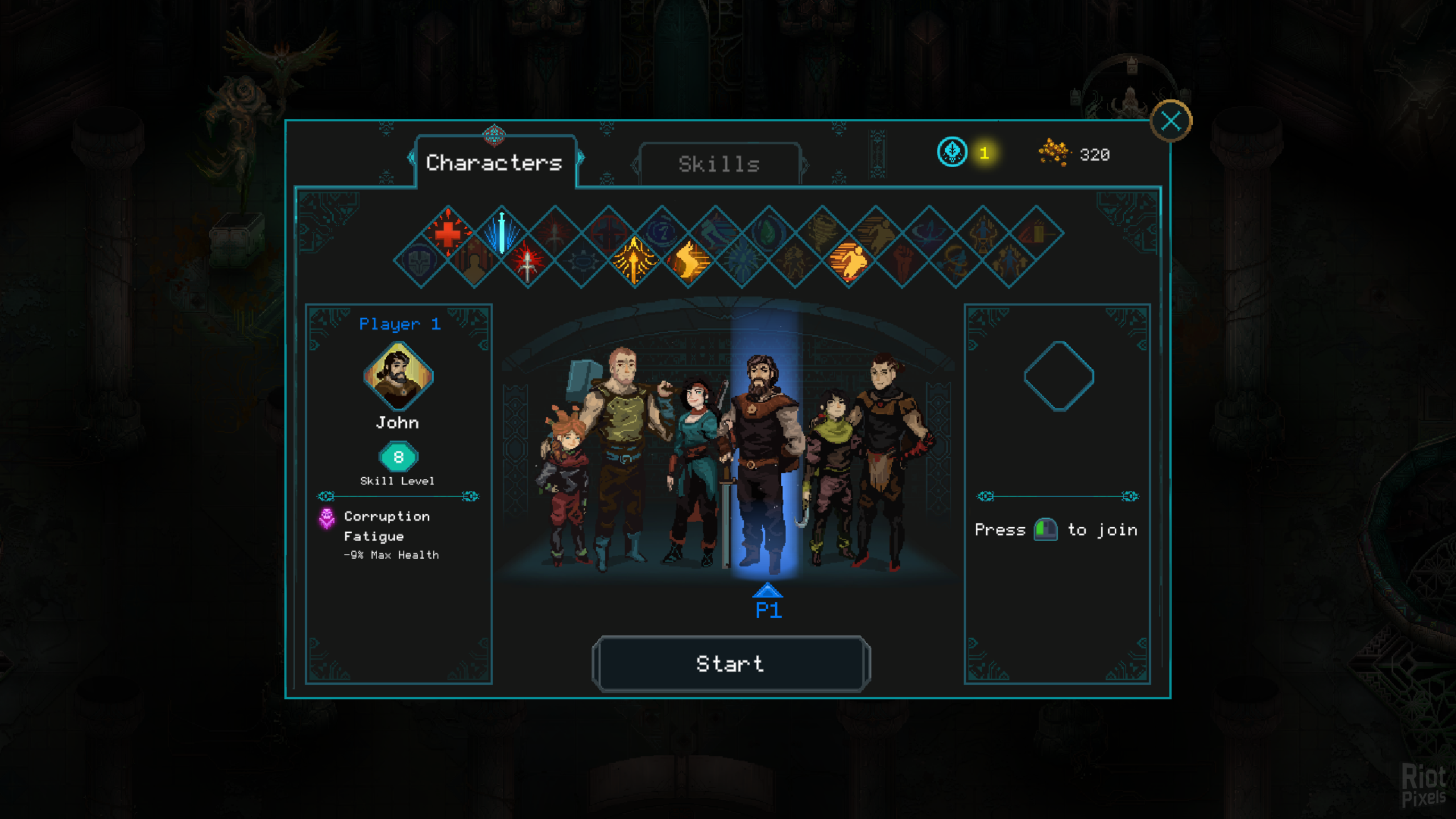
Task: Switch to the Skills tab
Action: click(719, 164)
